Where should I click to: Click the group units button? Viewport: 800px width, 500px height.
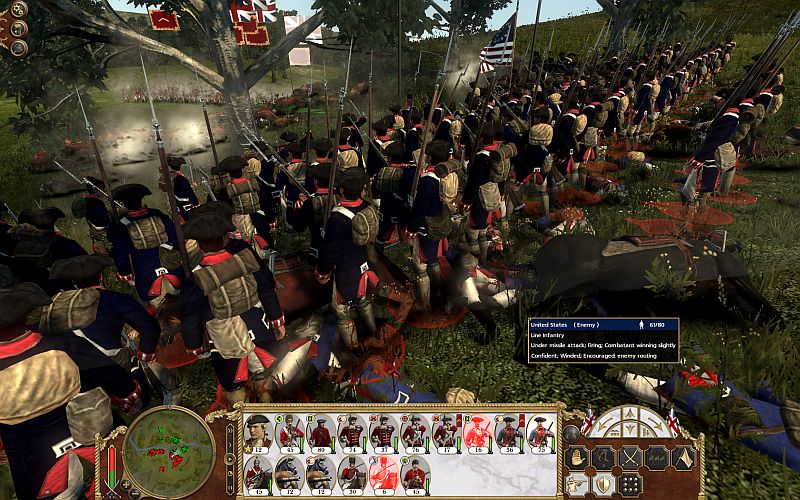(659, 457)
